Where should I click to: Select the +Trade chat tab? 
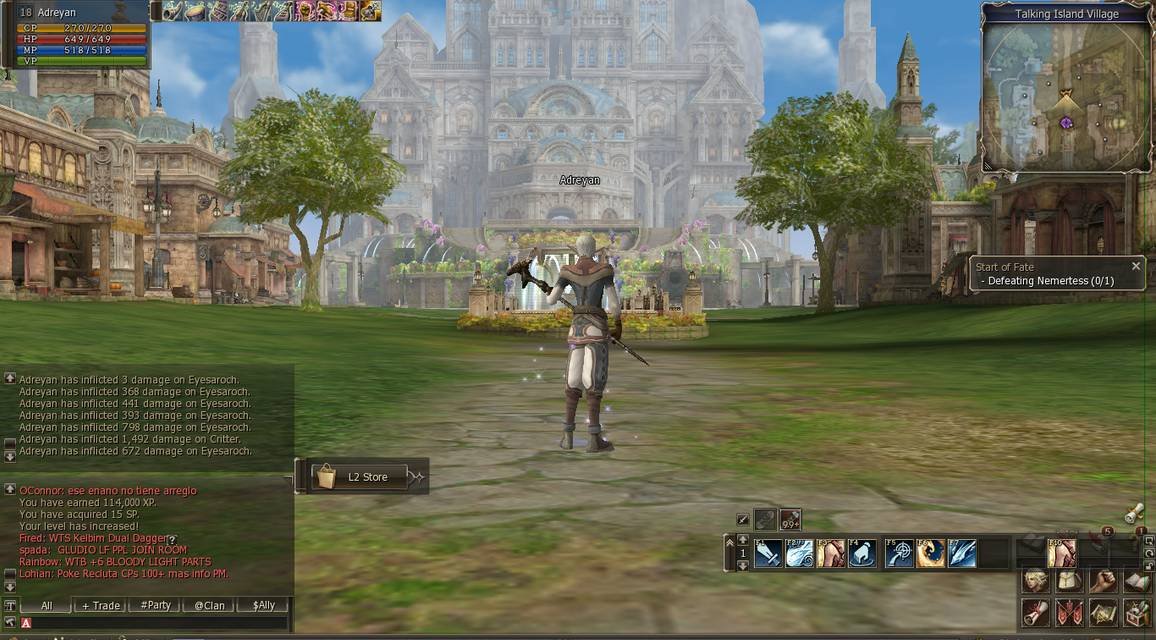[101, 606]
